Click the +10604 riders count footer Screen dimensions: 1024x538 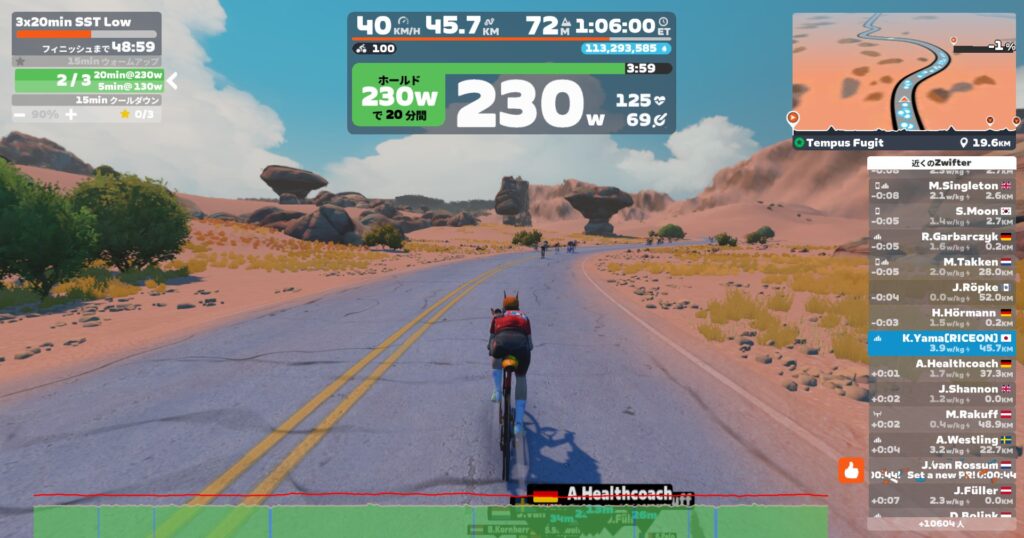[x=942, y=523]
